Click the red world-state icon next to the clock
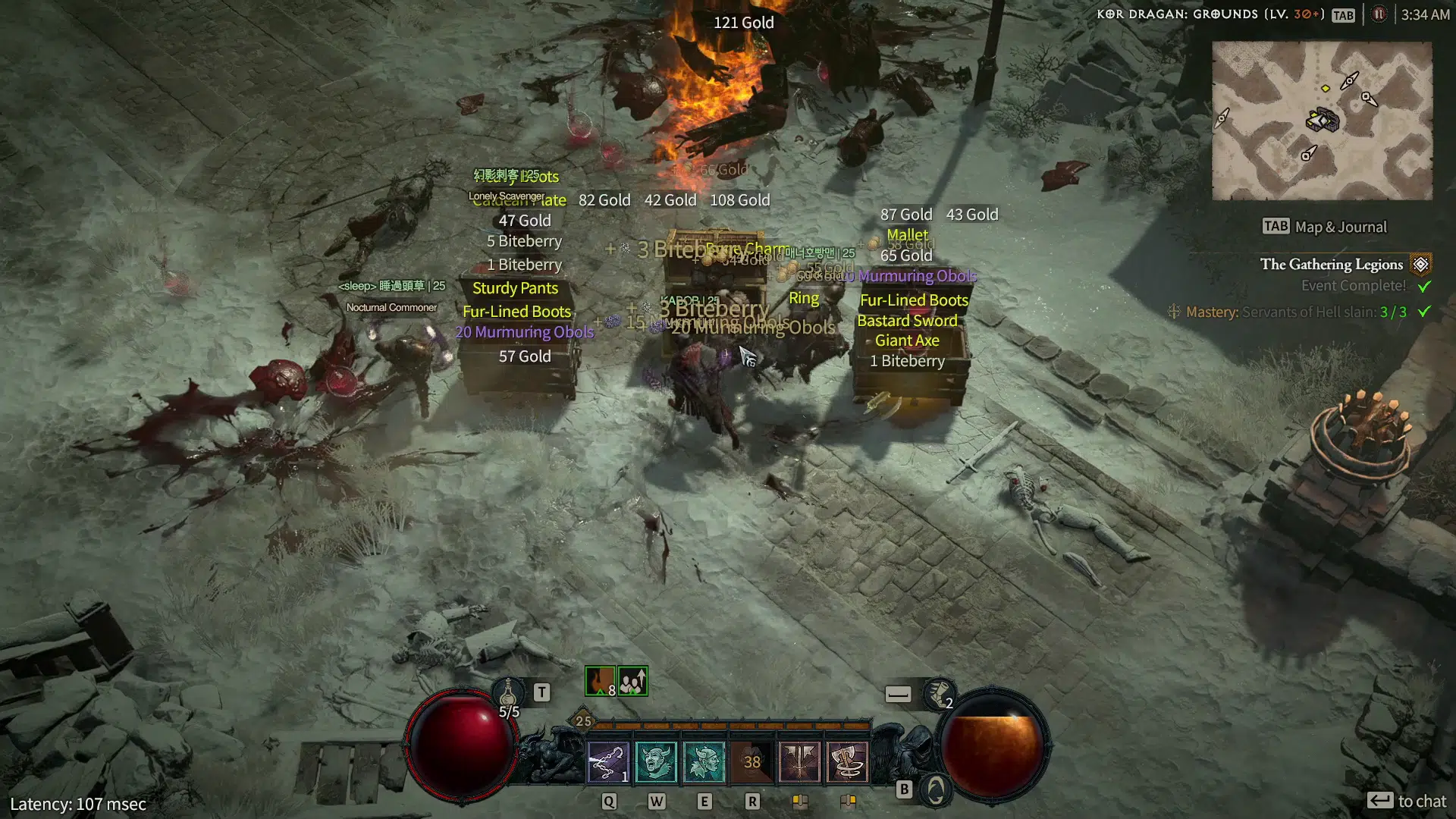The image size is (1456, 819). point(1379,14)
